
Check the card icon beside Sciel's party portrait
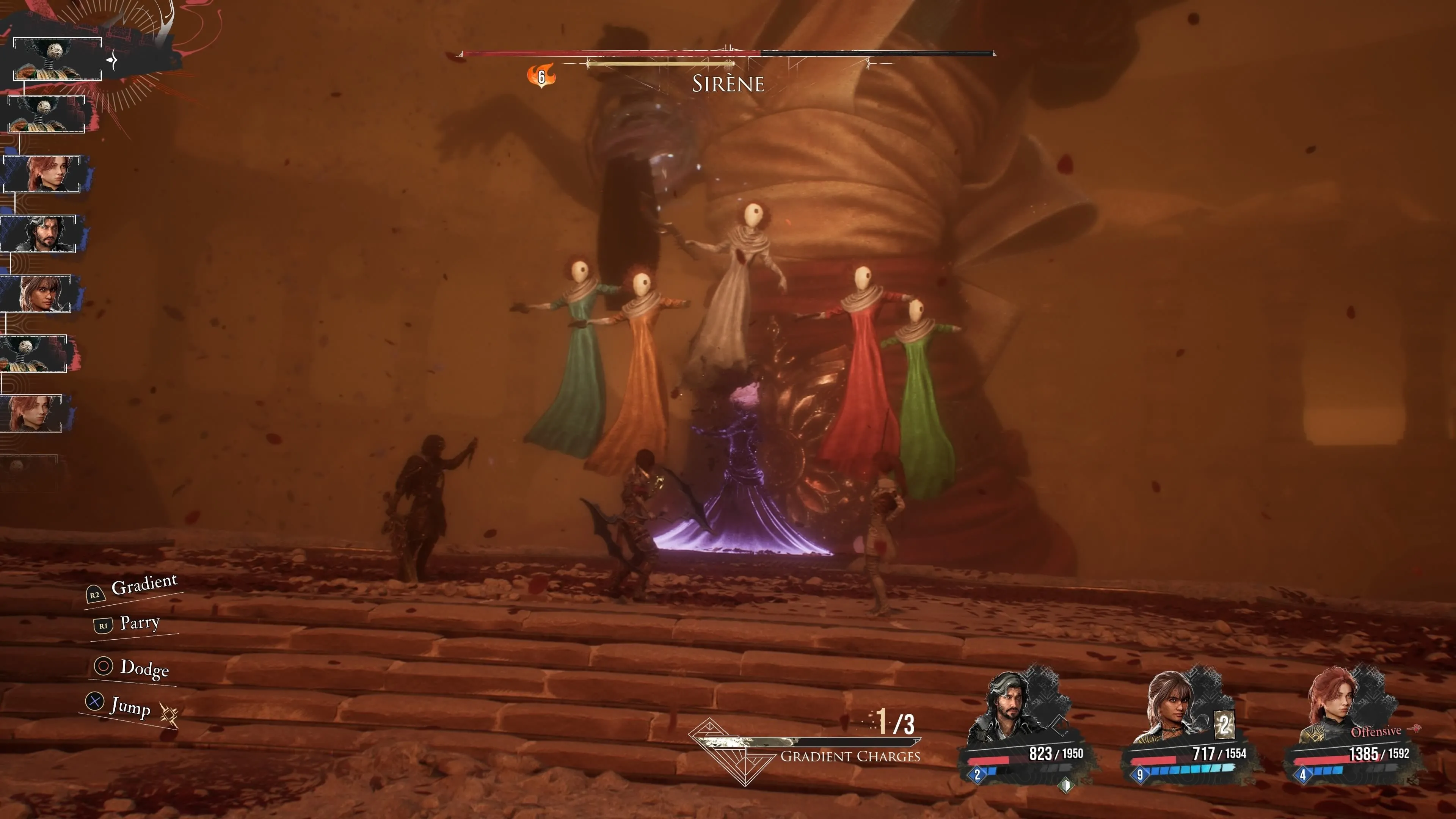coord(1224,724)
